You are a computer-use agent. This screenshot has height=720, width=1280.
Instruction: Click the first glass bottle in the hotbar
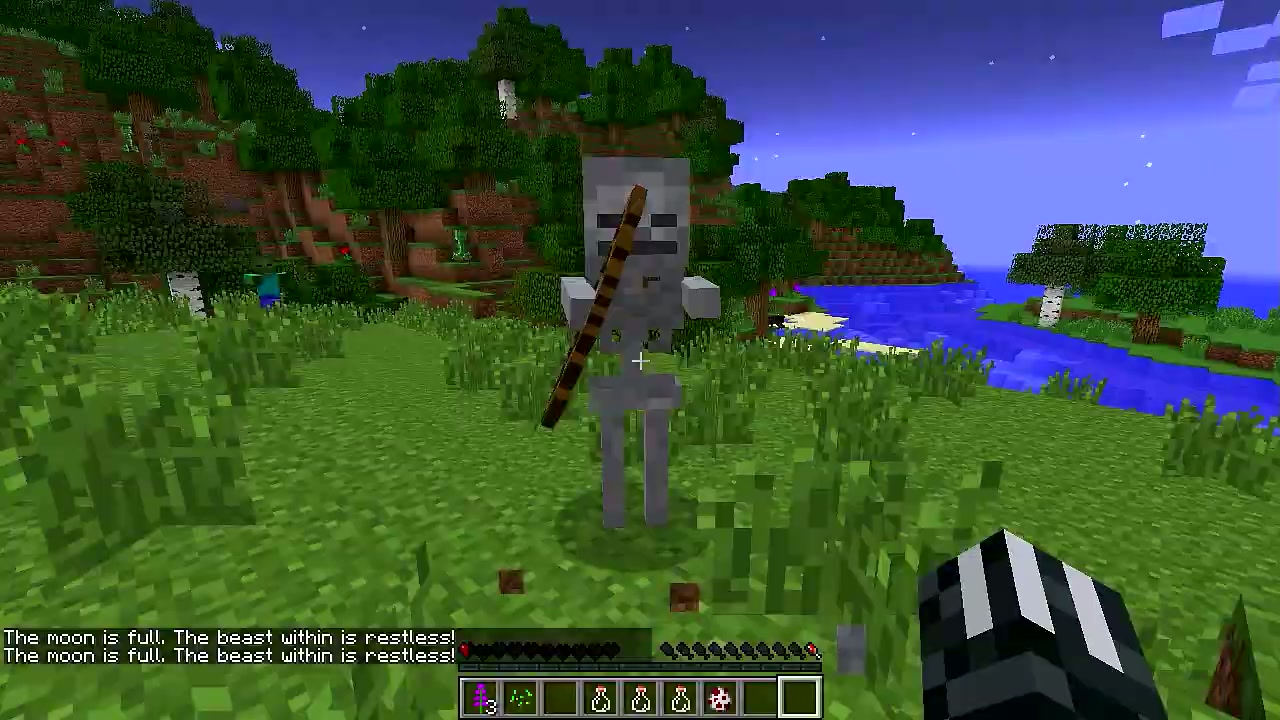[602, 697]
